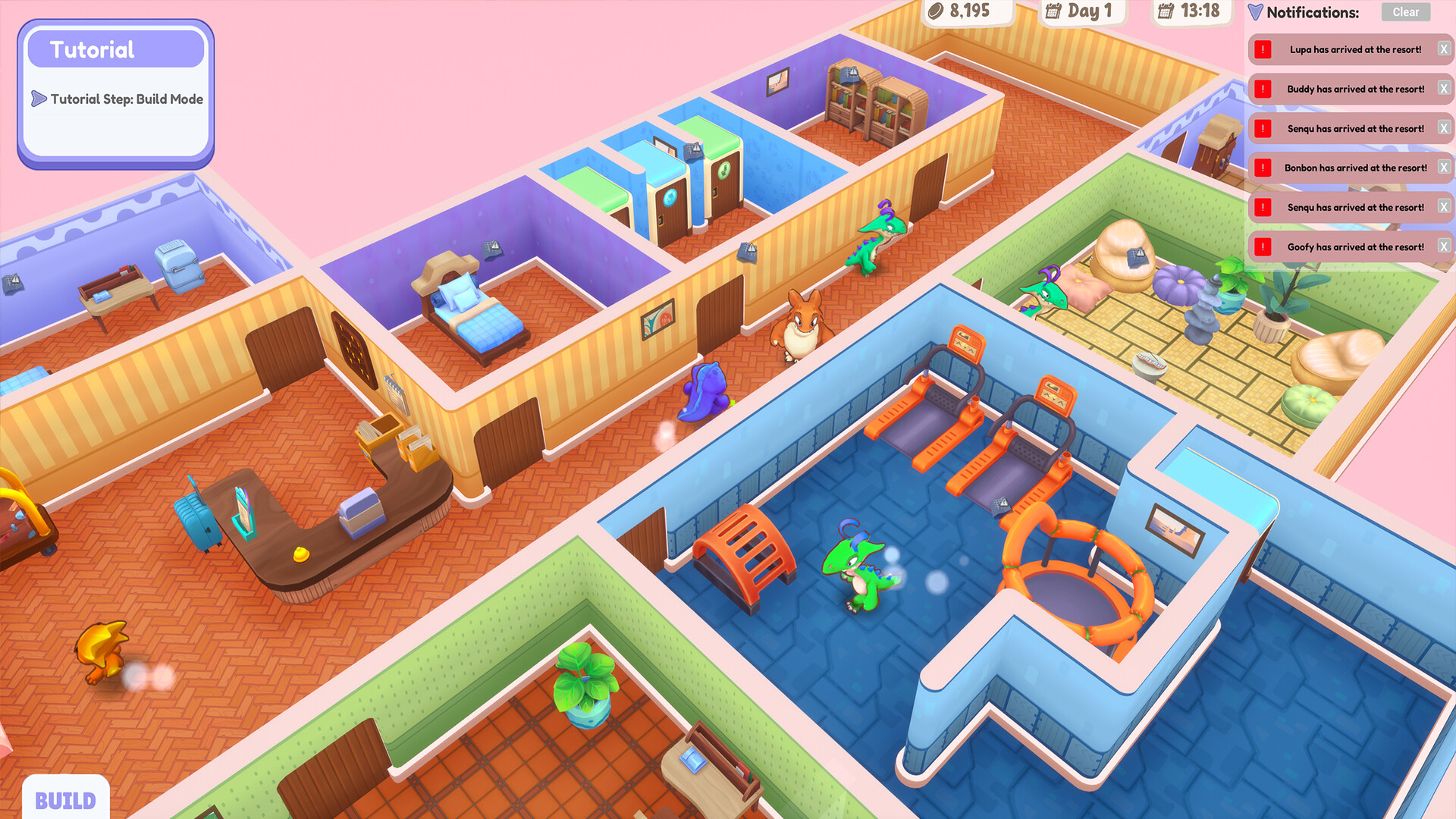Click the red alert icon on Bonbon's notification
Image resolution: width=1456 pixels, height=819 pixels.
[1262, 168]
